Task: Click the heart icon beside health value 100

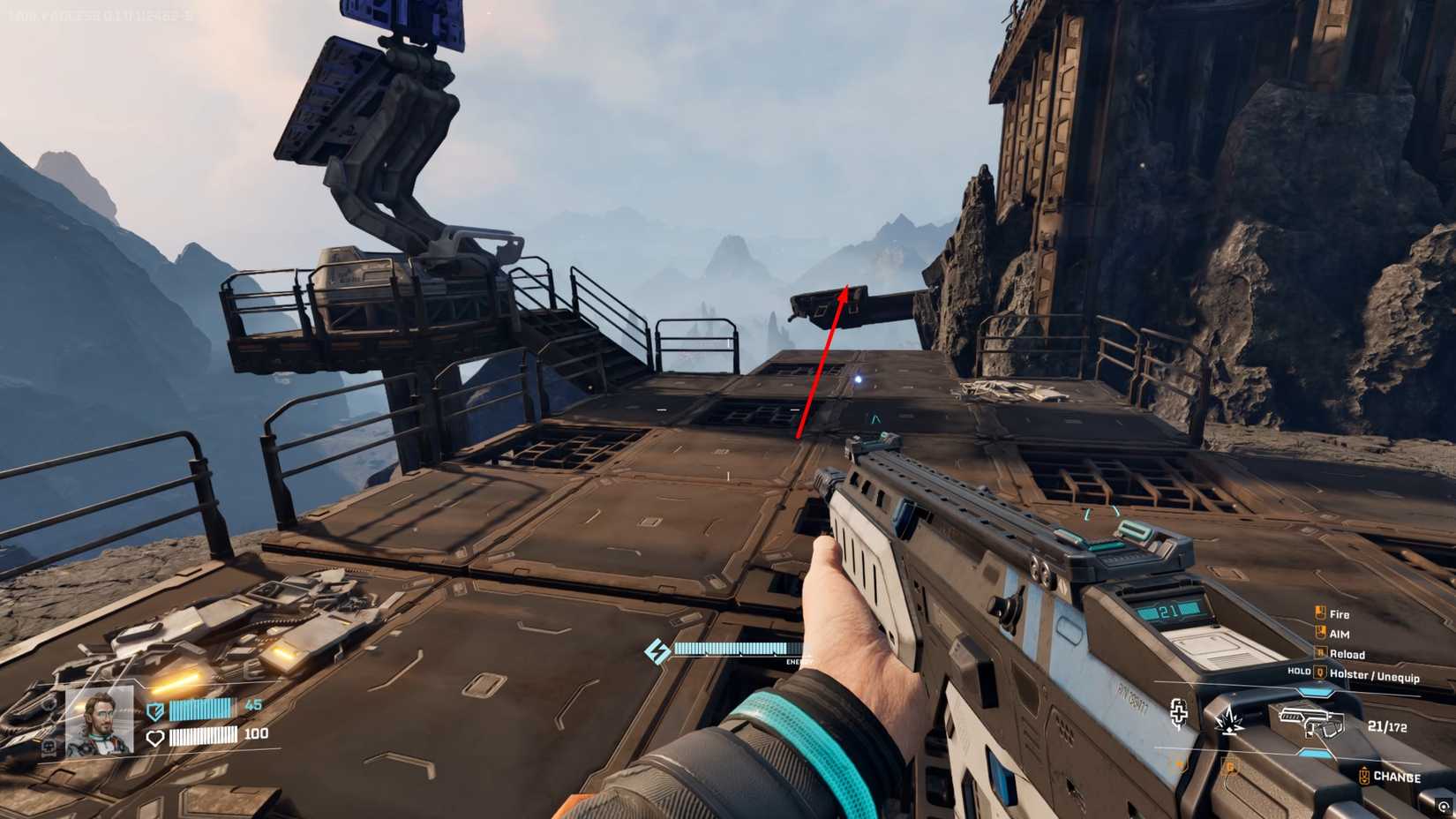Action: coord(157,737)
